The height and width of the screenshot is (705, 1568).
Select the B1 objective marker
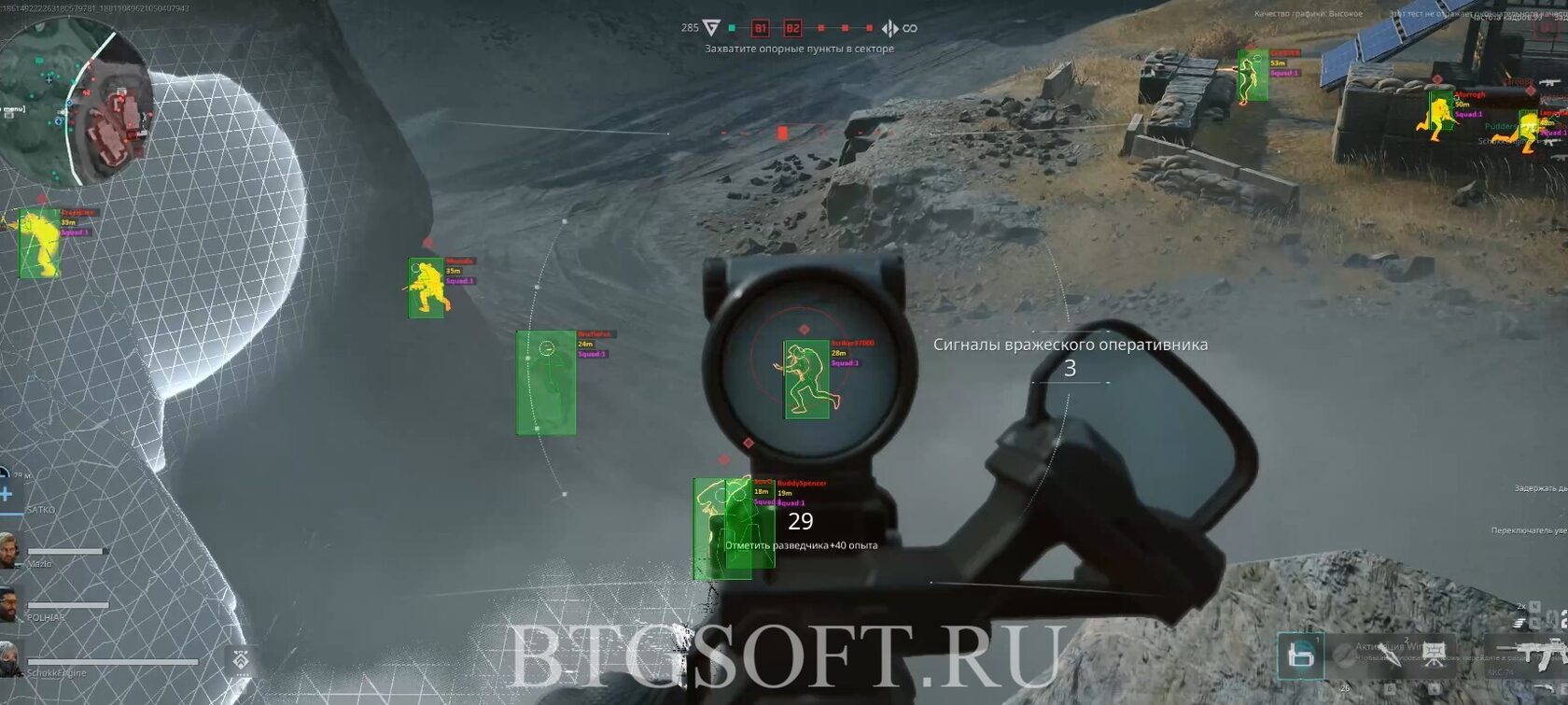click(761, 28)
